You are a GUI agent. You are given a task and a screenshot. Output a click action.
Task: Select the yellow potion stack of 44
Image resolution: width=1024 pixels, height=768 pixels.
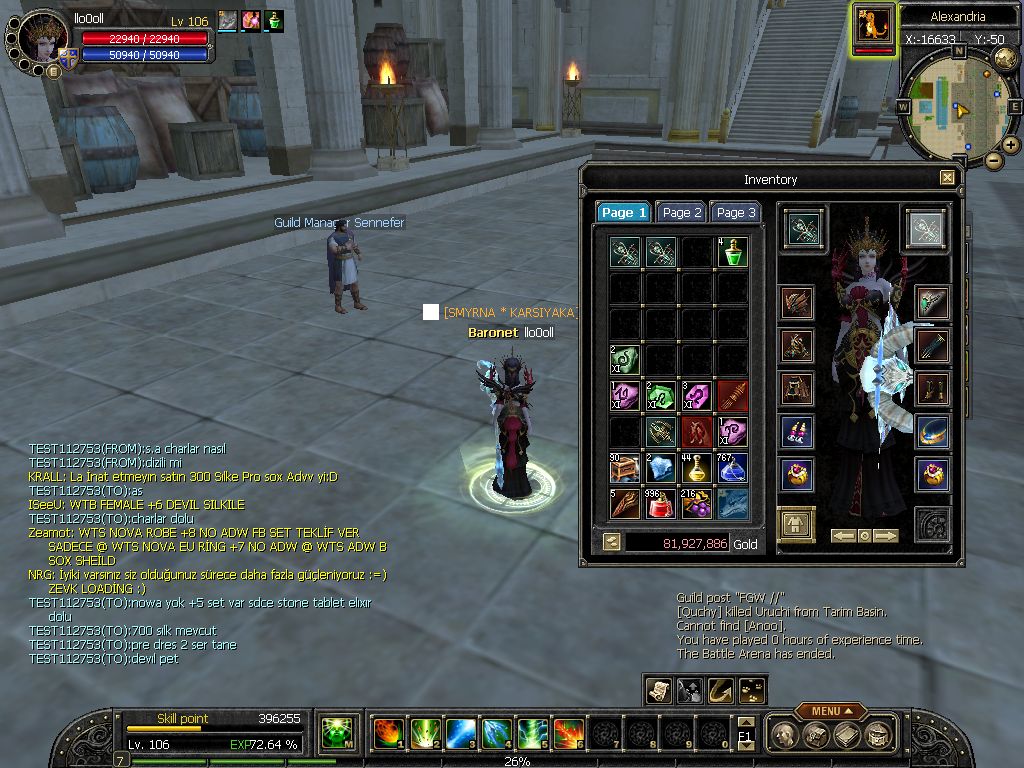[696, 468]
